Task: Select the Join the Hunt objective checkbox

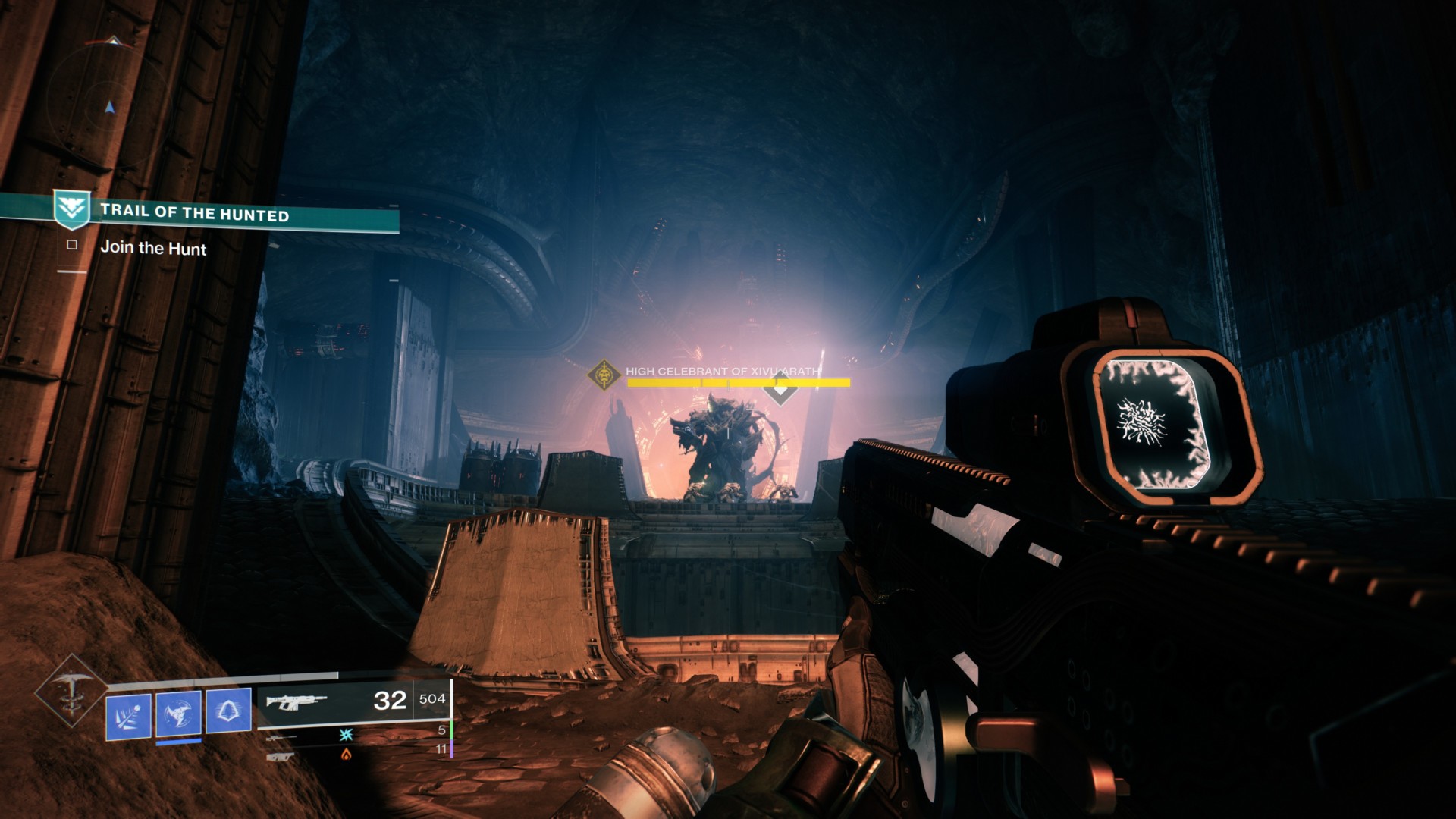Action: tap(72, 245)
